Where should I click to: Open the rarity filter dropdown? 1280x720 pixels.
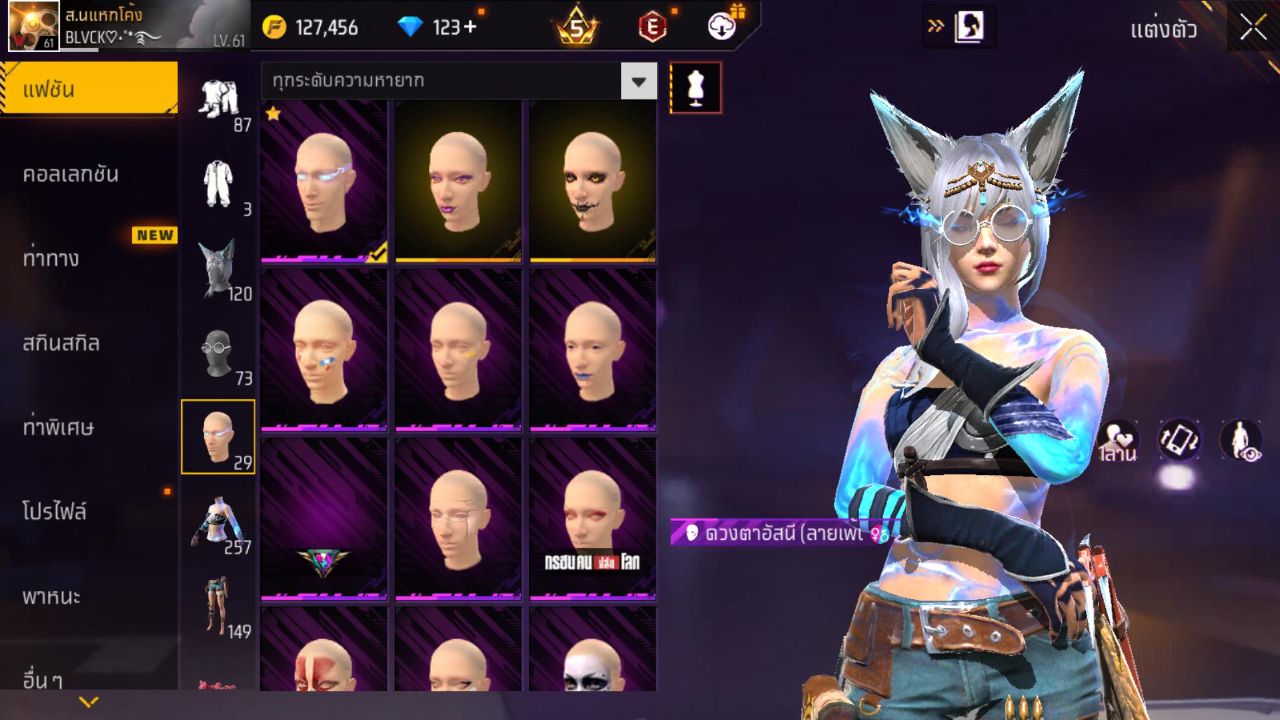638,80
